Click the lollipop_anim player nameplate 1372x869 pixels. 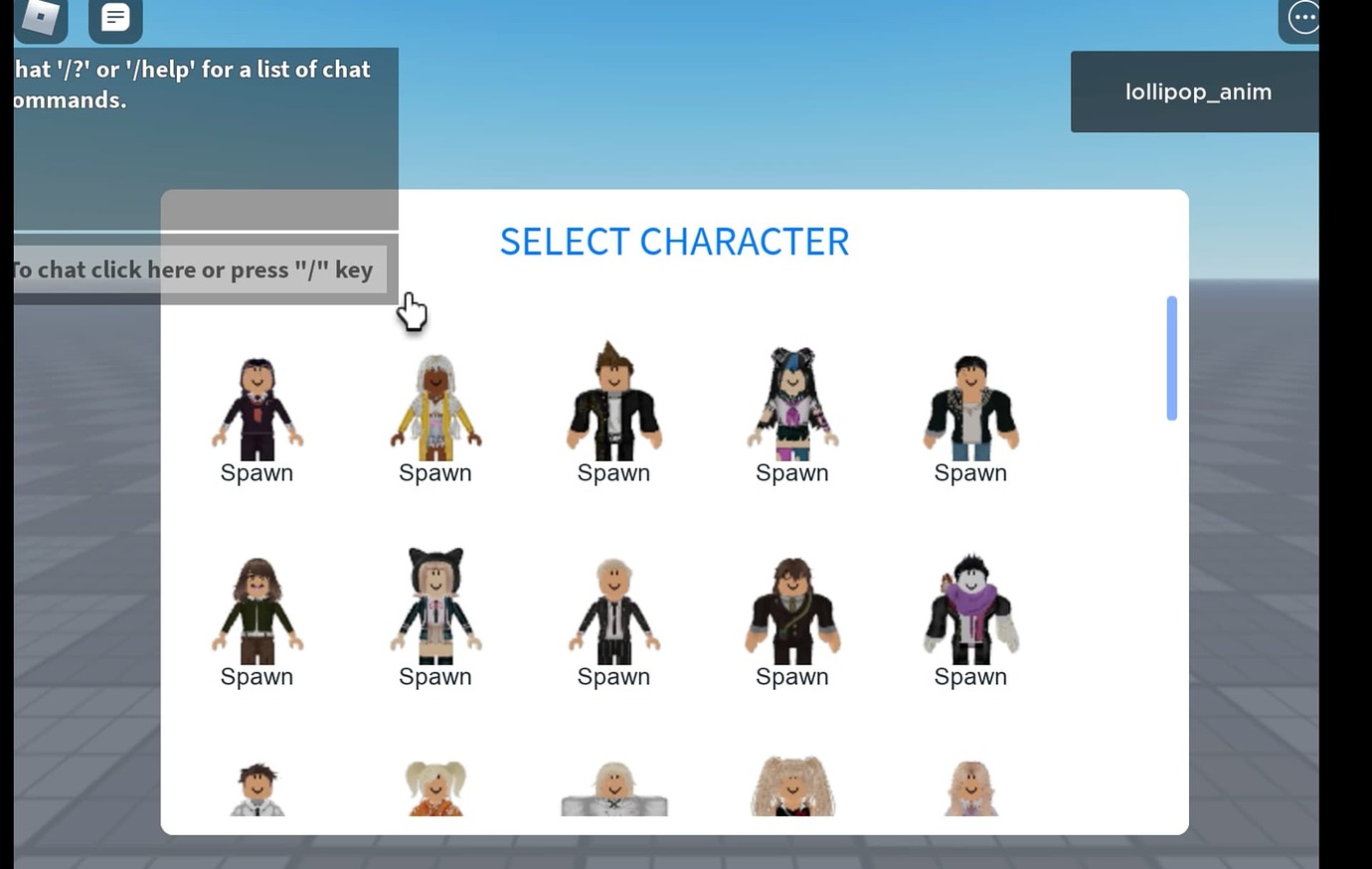coord(1198,90)
